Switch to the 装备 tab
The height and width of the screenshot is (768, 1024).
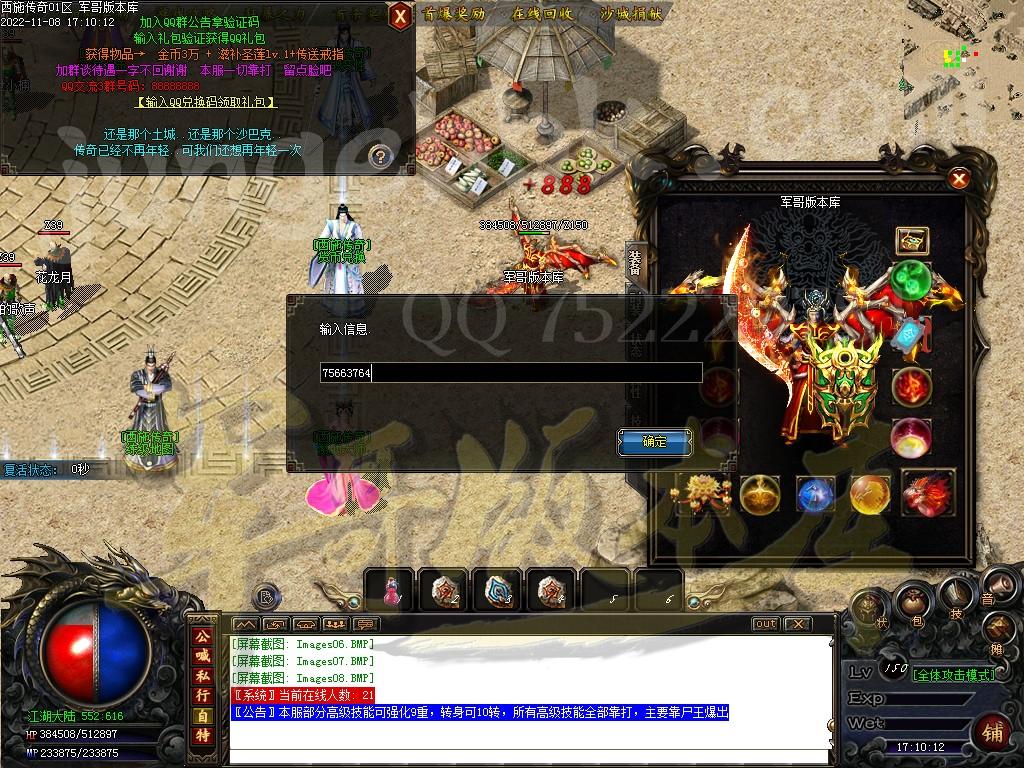pos(635,262)
